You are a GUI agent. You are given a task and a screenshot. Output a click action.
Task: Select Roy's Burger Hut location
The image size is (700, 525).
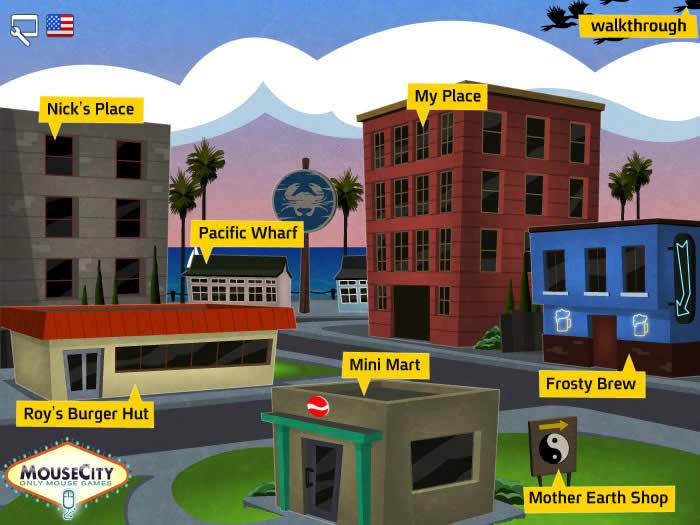click(87, 412)
